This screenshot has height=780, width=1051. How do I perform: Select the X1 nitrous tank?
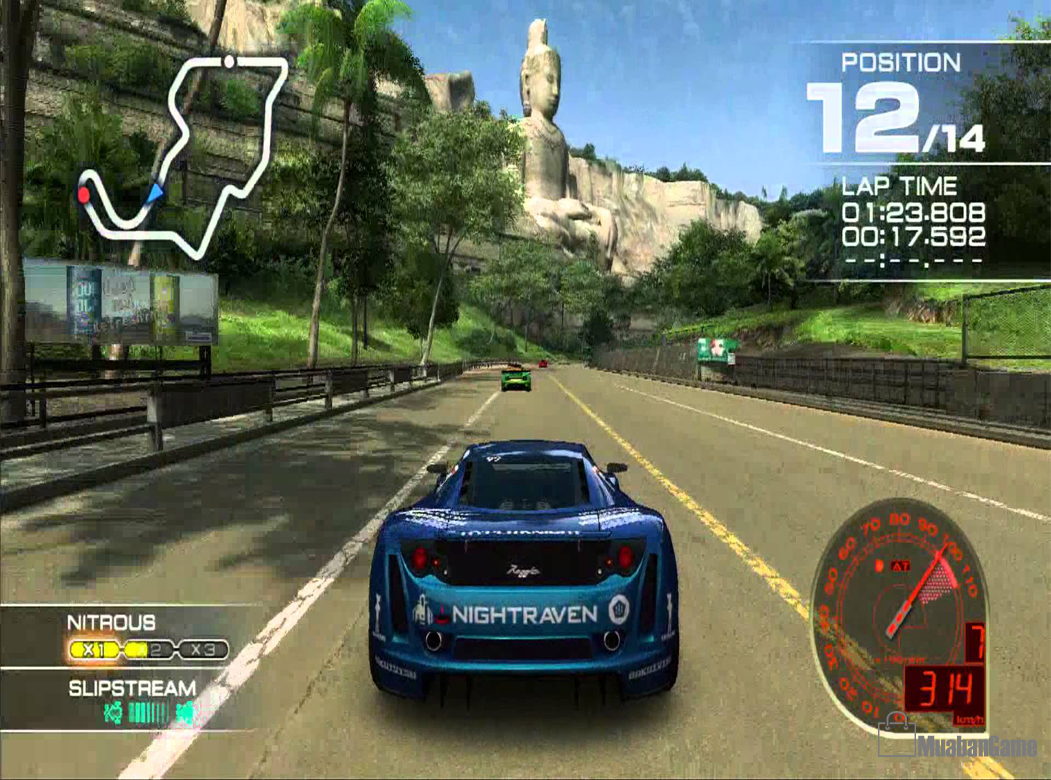tap(94, 651)
